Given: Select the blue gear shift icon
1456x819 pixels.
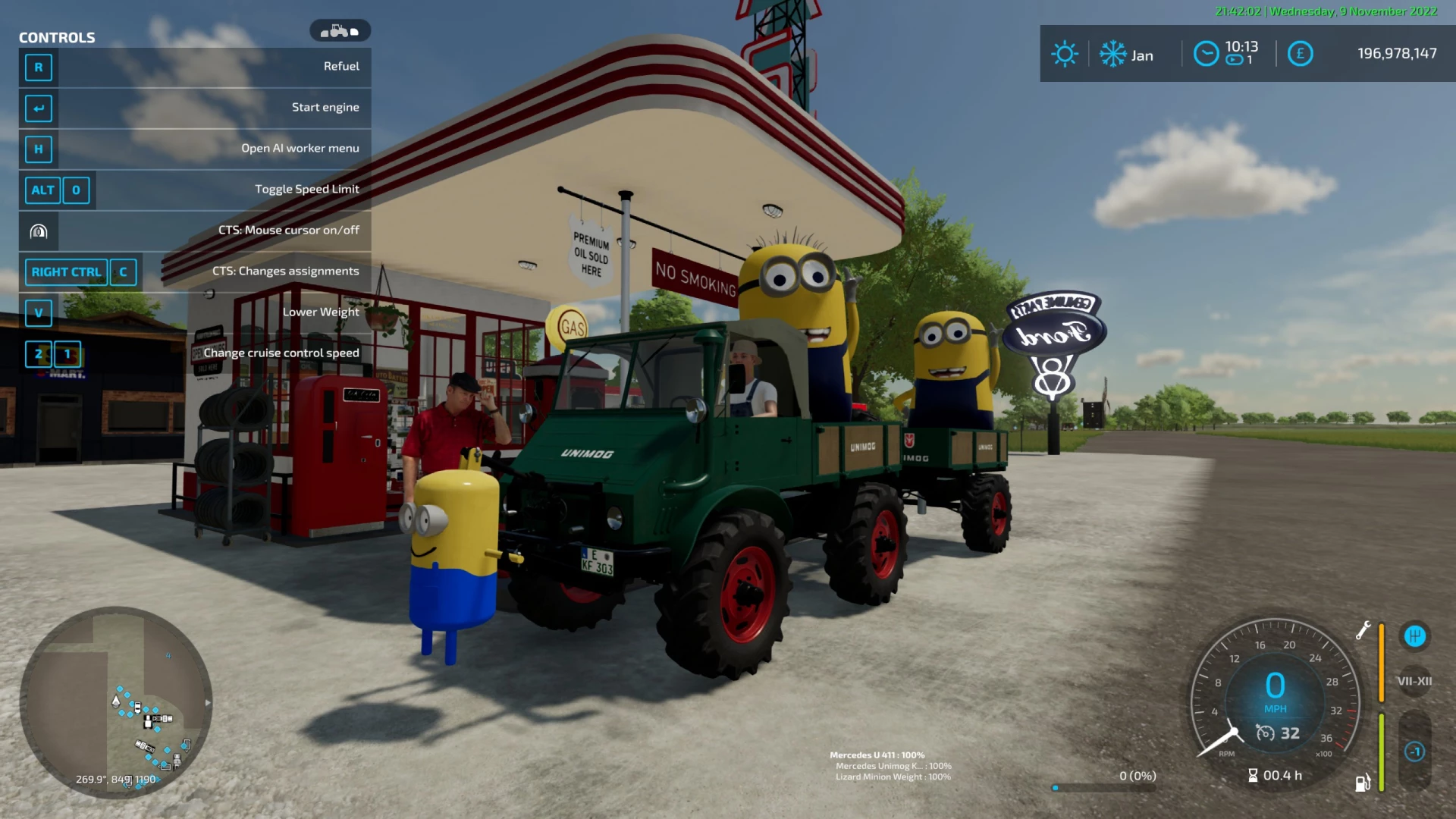Looking at the screenshot, I should coord(1415,637).
